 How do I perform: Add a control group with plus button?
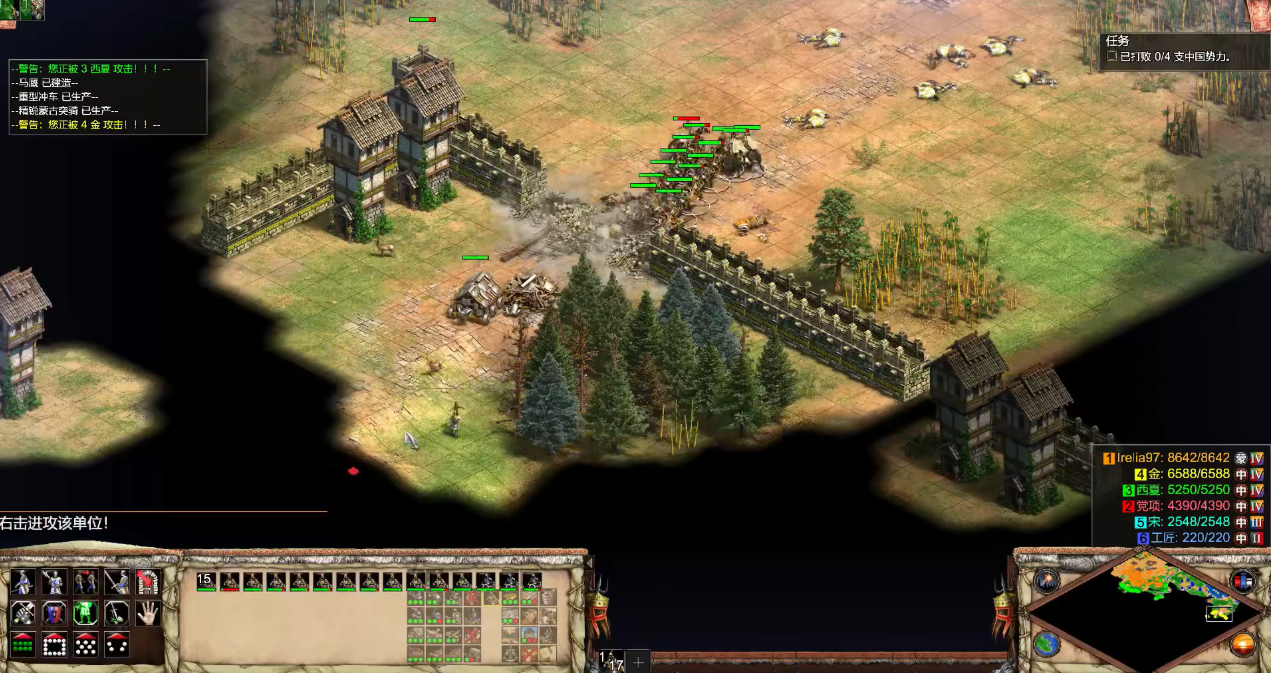[638, 662]
